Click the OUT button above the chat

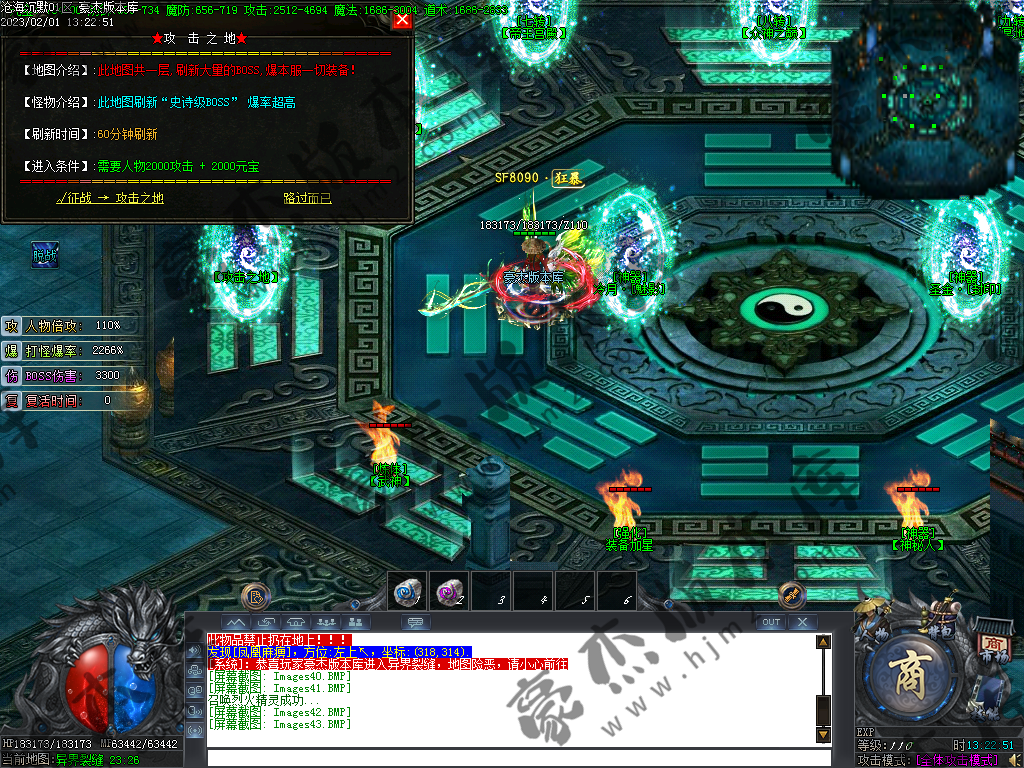(x=770, y=622)
